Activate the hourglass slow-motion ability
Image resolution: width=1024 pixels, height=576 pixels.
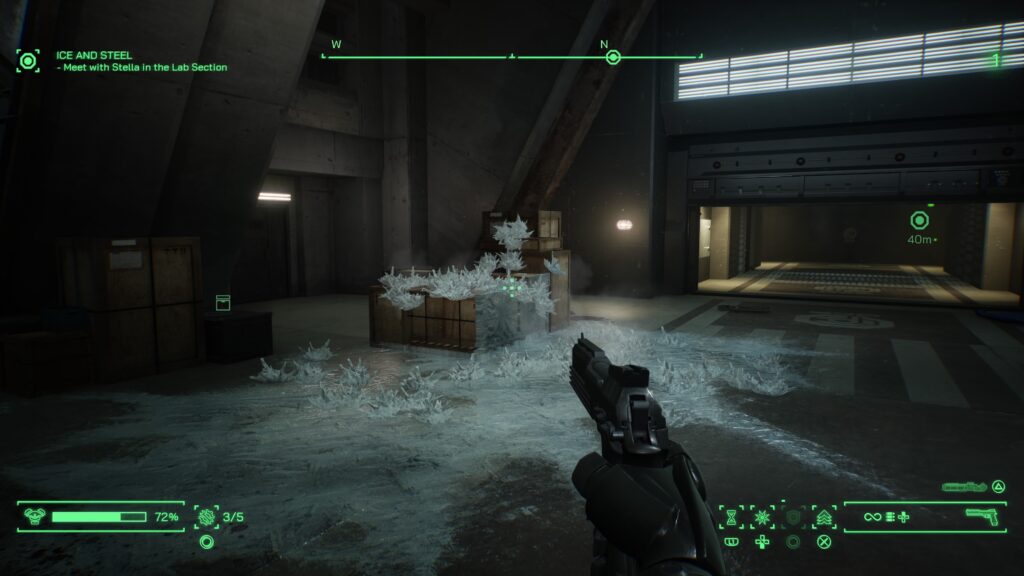tap(731, 517)
